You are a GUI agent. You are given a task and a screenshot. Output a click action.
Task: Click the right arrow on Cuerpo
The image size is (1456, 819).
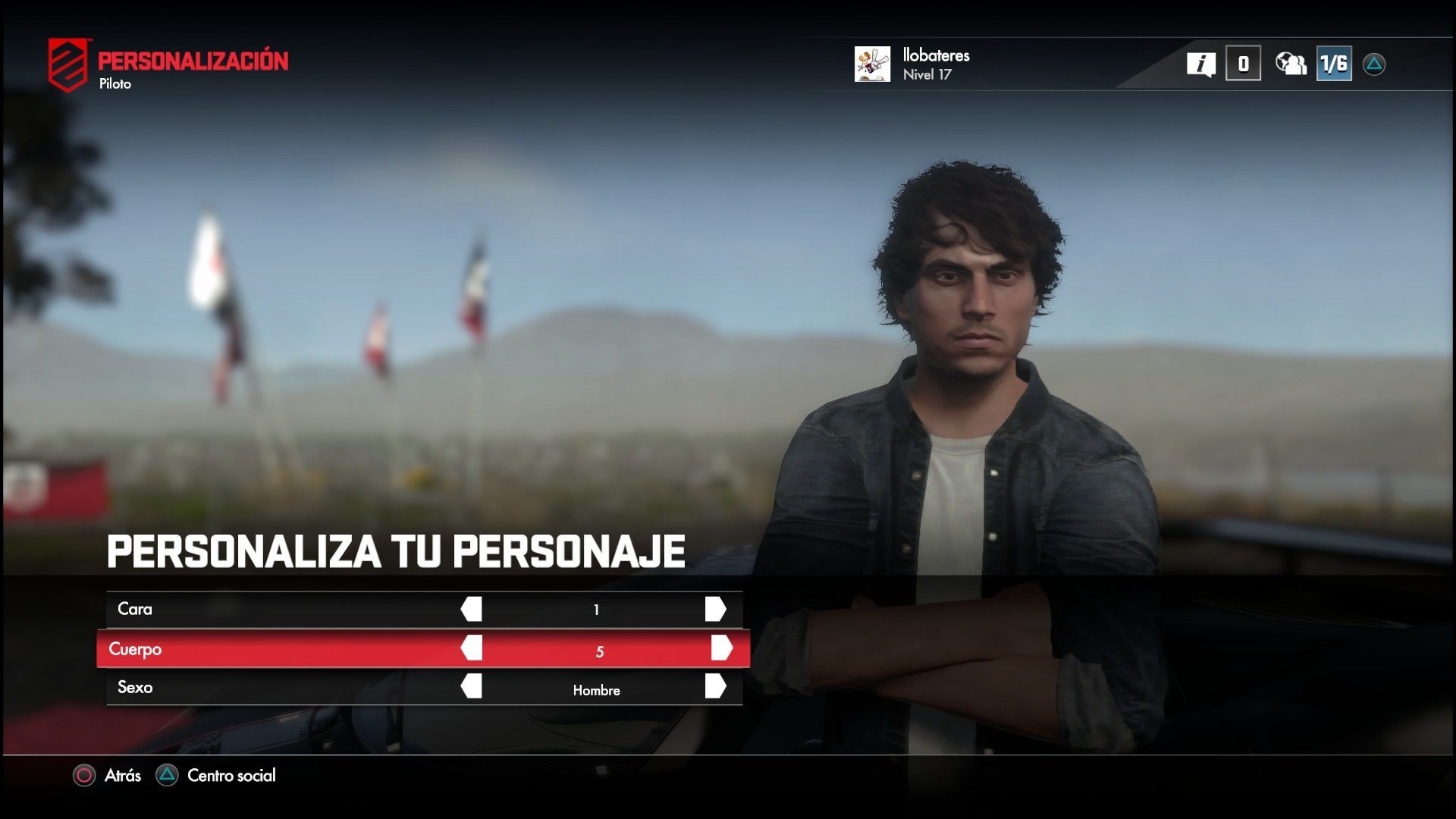(x=721, y=648)
